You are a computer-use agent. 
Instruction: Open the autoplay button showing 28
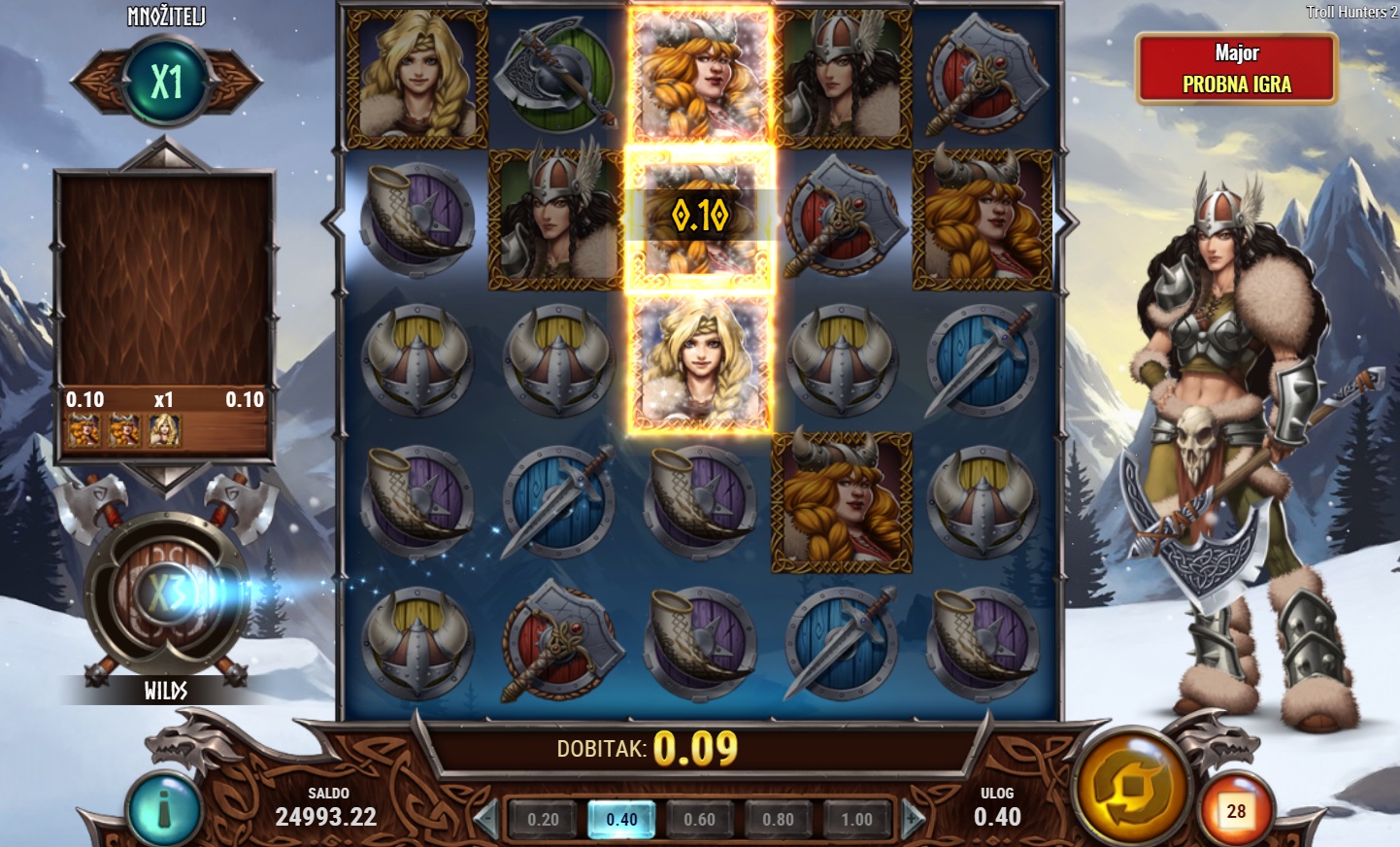pyautogui.click(x=1235, y=811)
